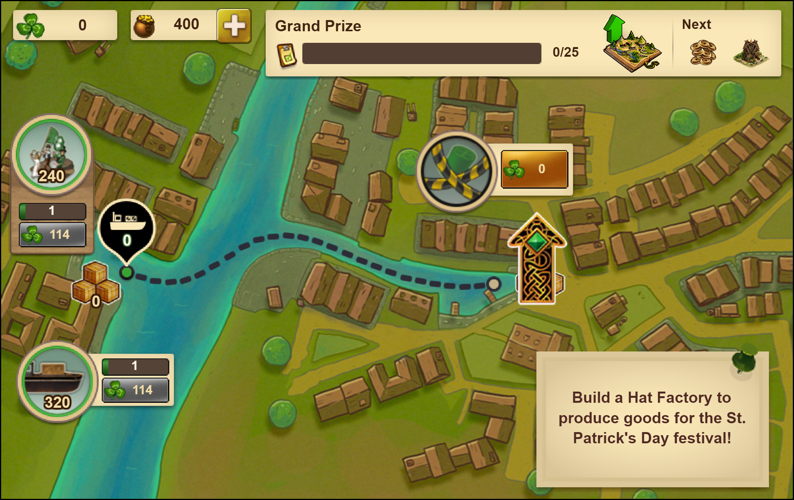Click the locked Hat Factory circle
Image resolution: width=794 pixels, height=500 pixels.
click(456, 169)
